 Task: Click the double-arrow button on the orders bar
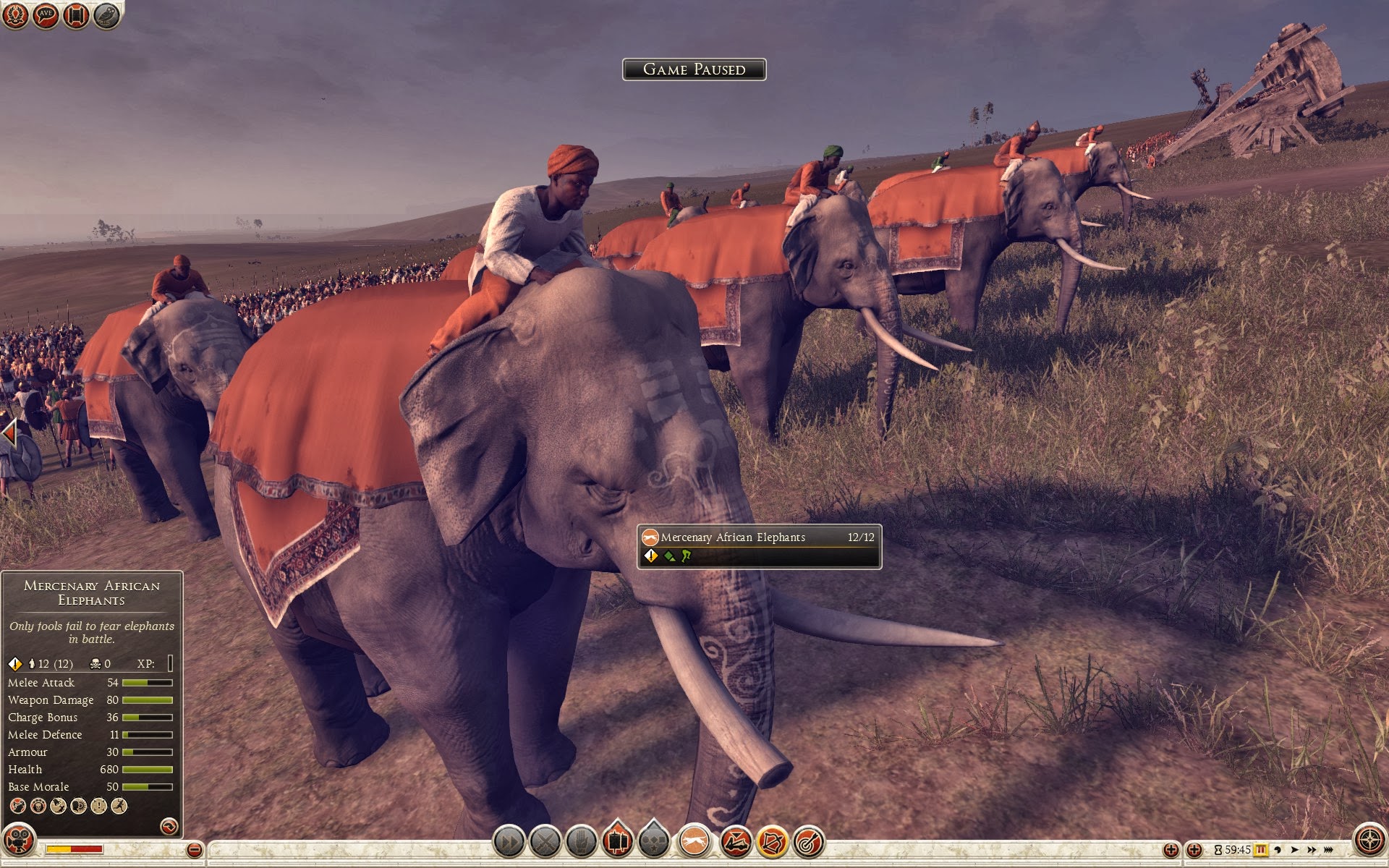point(509,841)
